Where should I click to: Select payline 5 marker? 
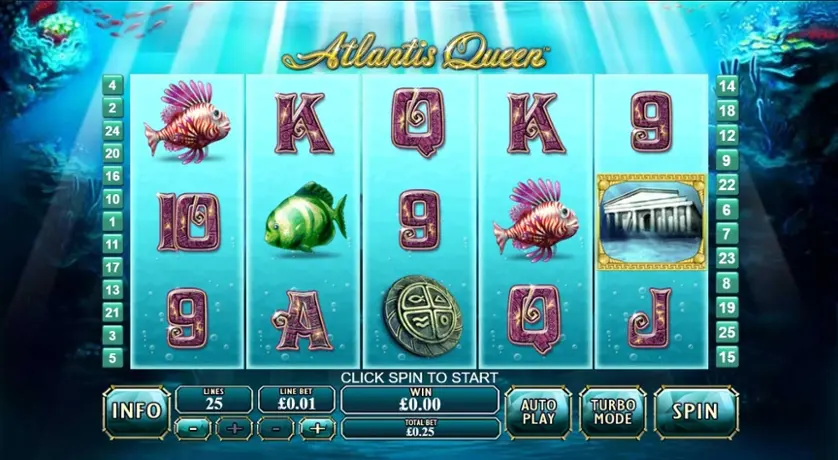coord(113,357)
